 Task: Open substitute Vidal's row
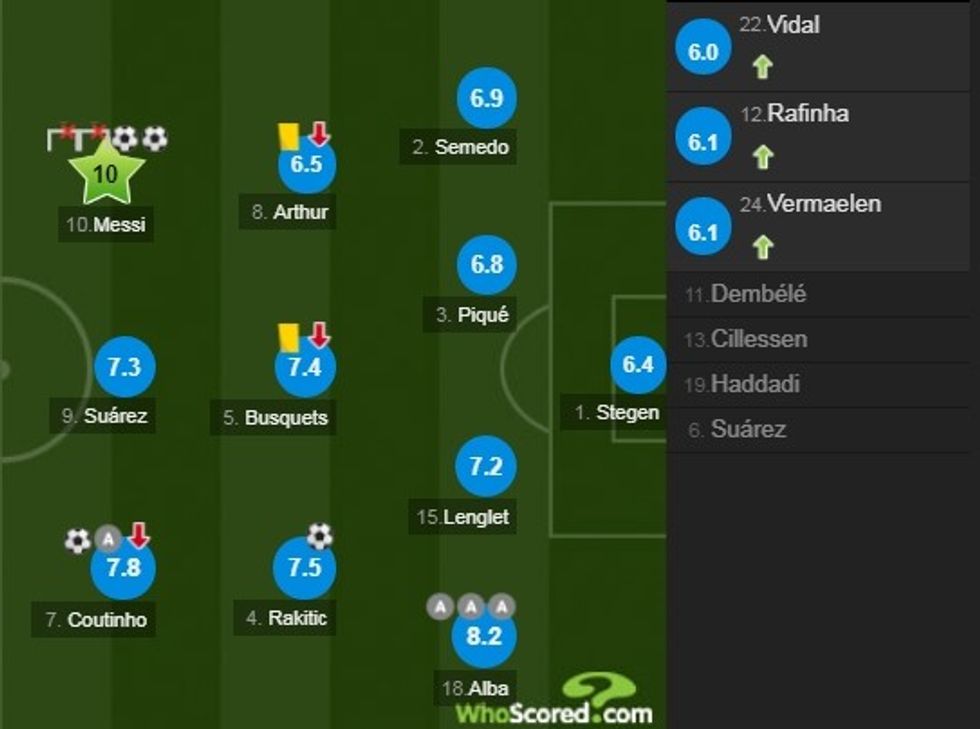coord(823,46)
